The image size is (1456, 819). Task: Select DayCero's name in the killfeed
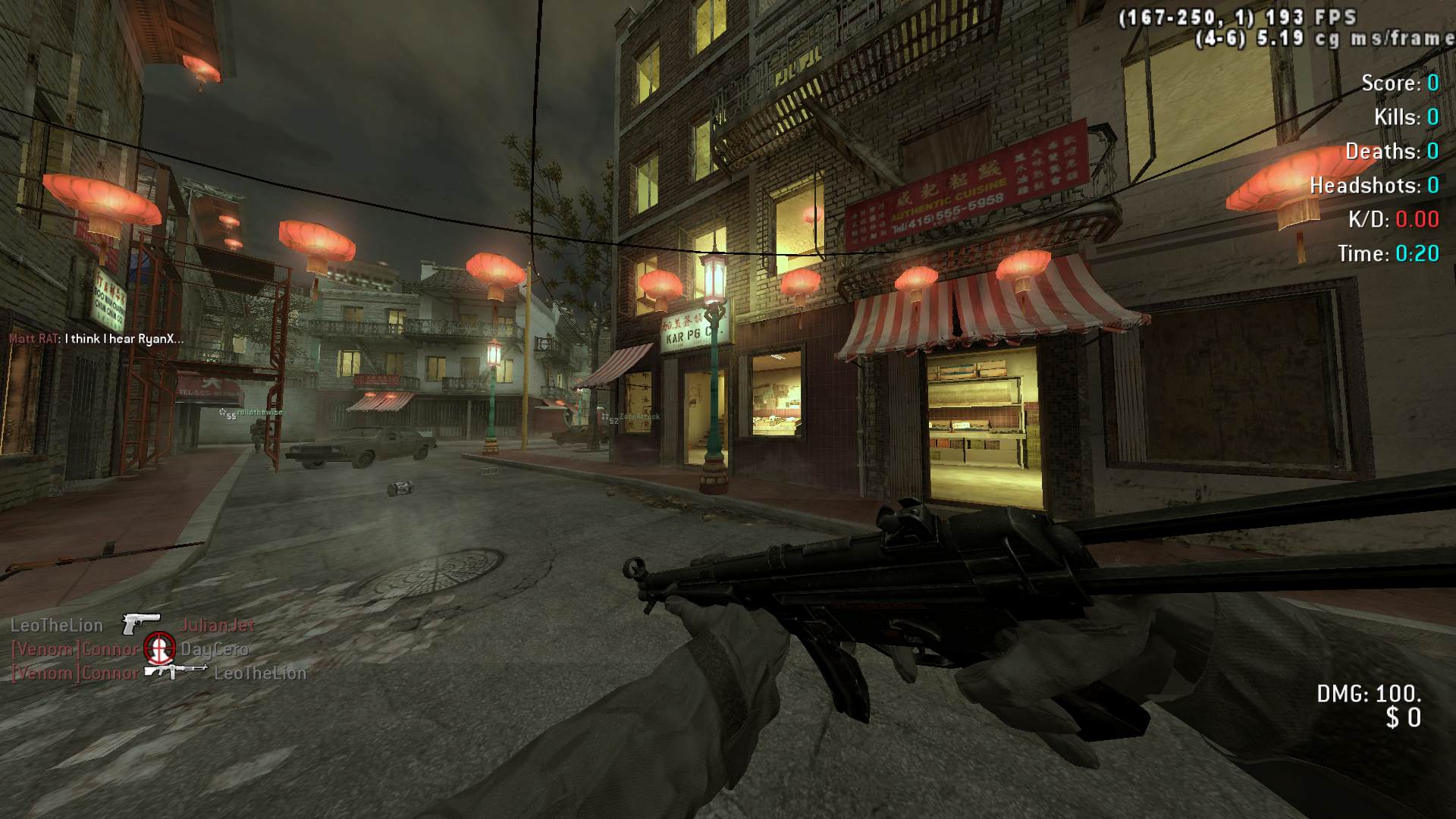coord(215,649)
